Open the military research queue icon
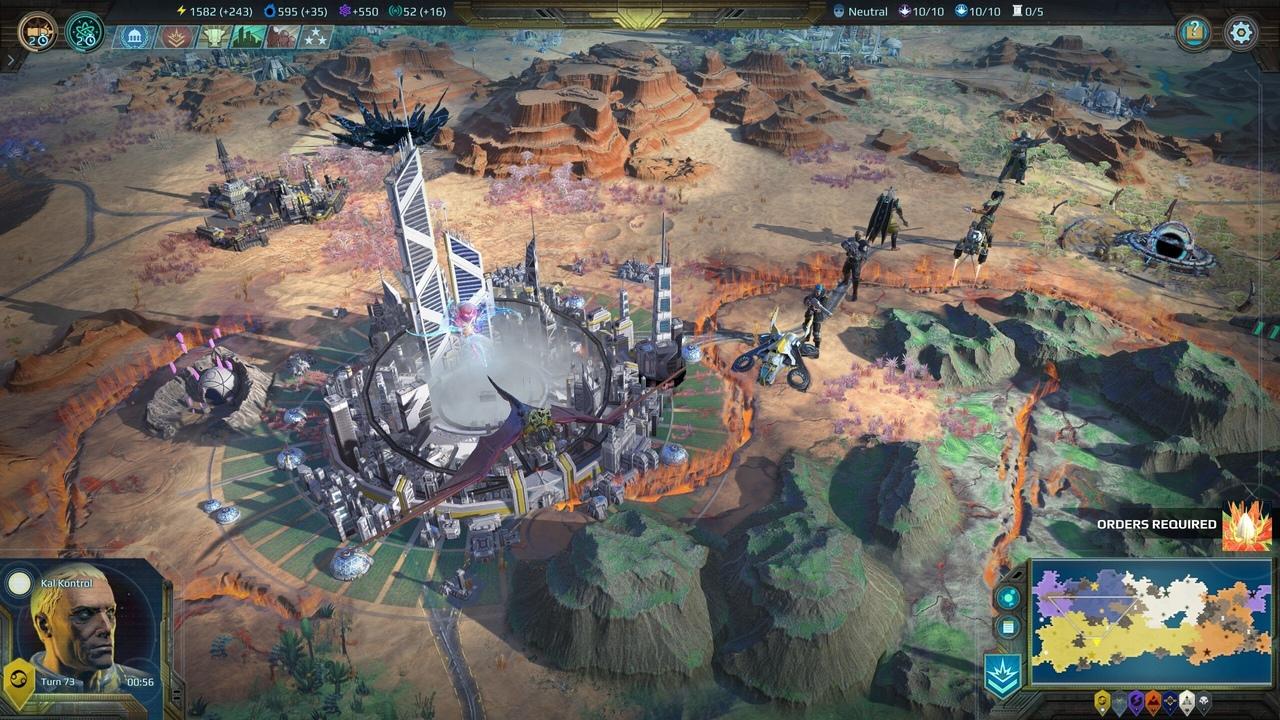The image size is (1280, 720). 37,31
